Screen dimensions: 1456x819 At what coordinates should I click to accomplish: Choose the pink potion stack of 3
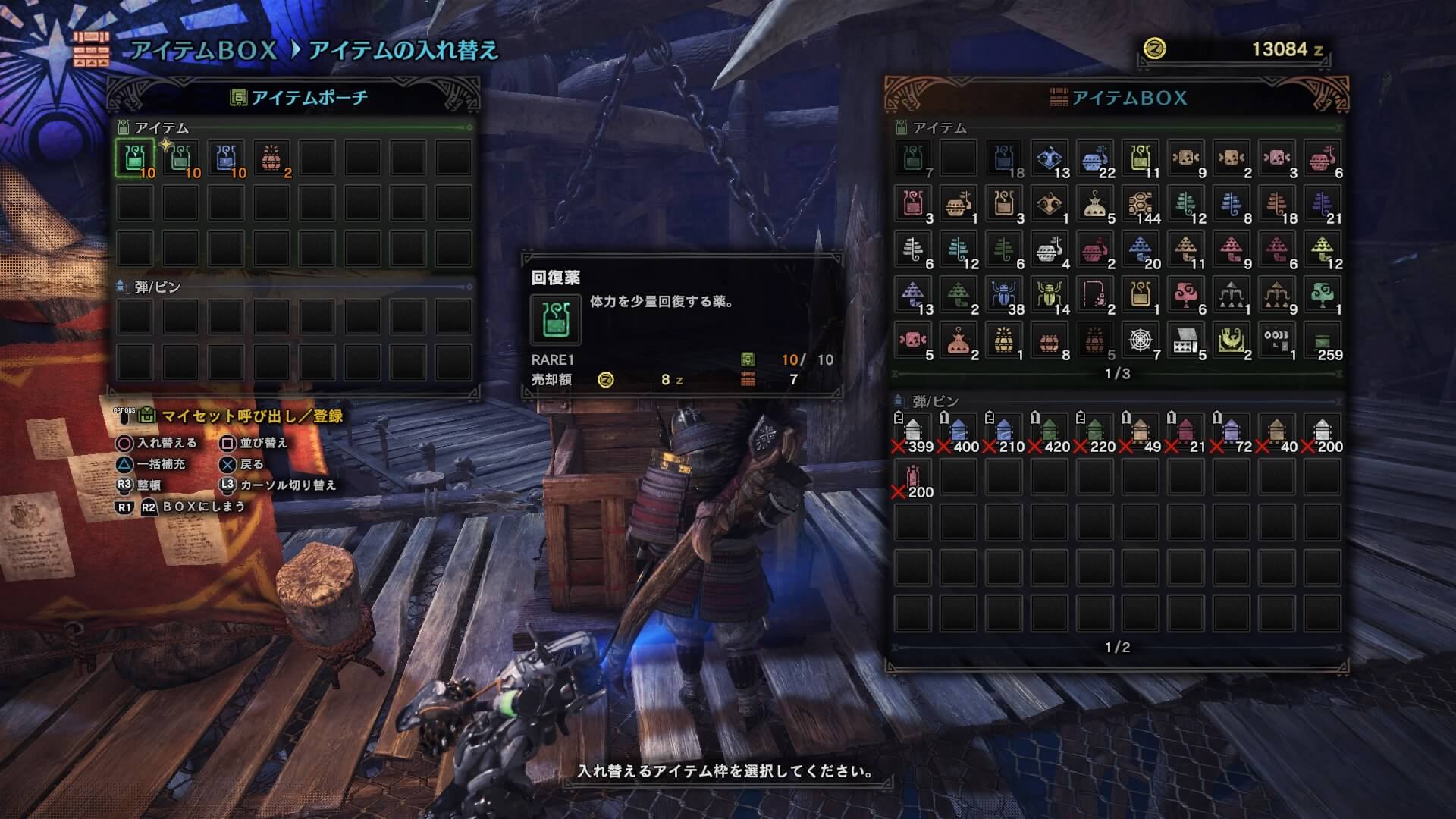(x=913, y=205)
